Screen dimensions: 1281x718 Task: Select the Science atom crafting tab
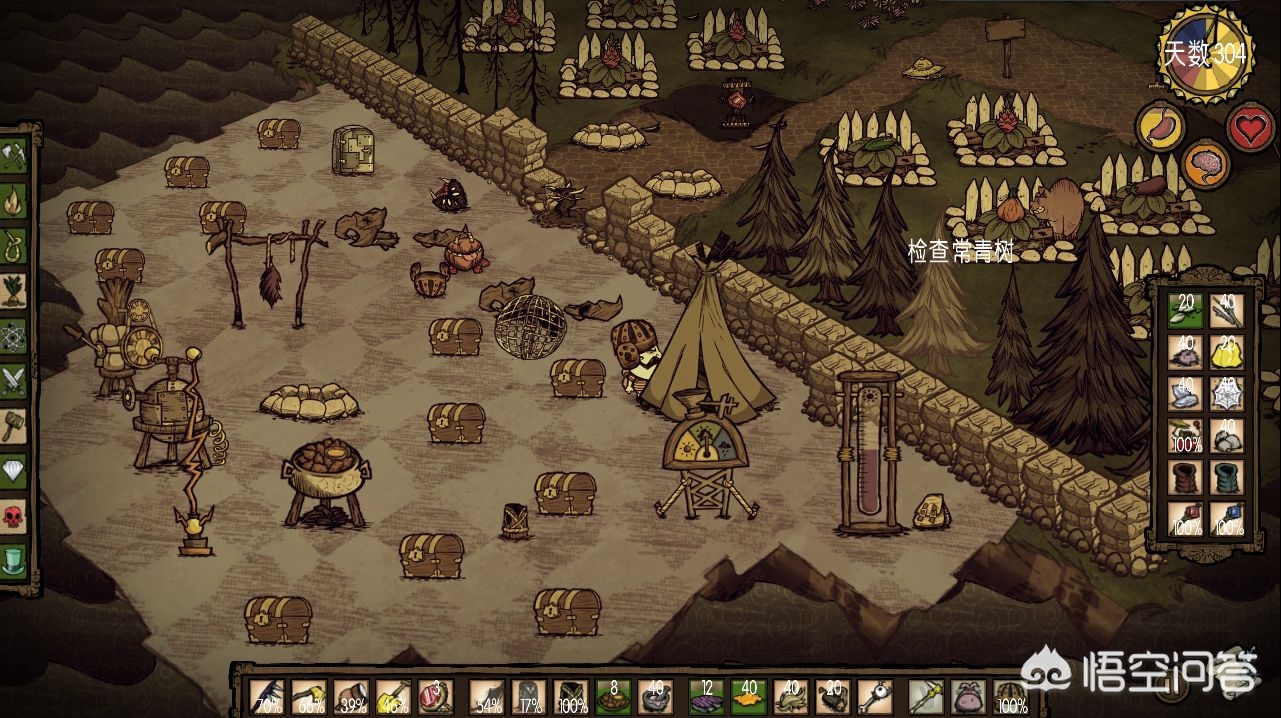(14, 332)
